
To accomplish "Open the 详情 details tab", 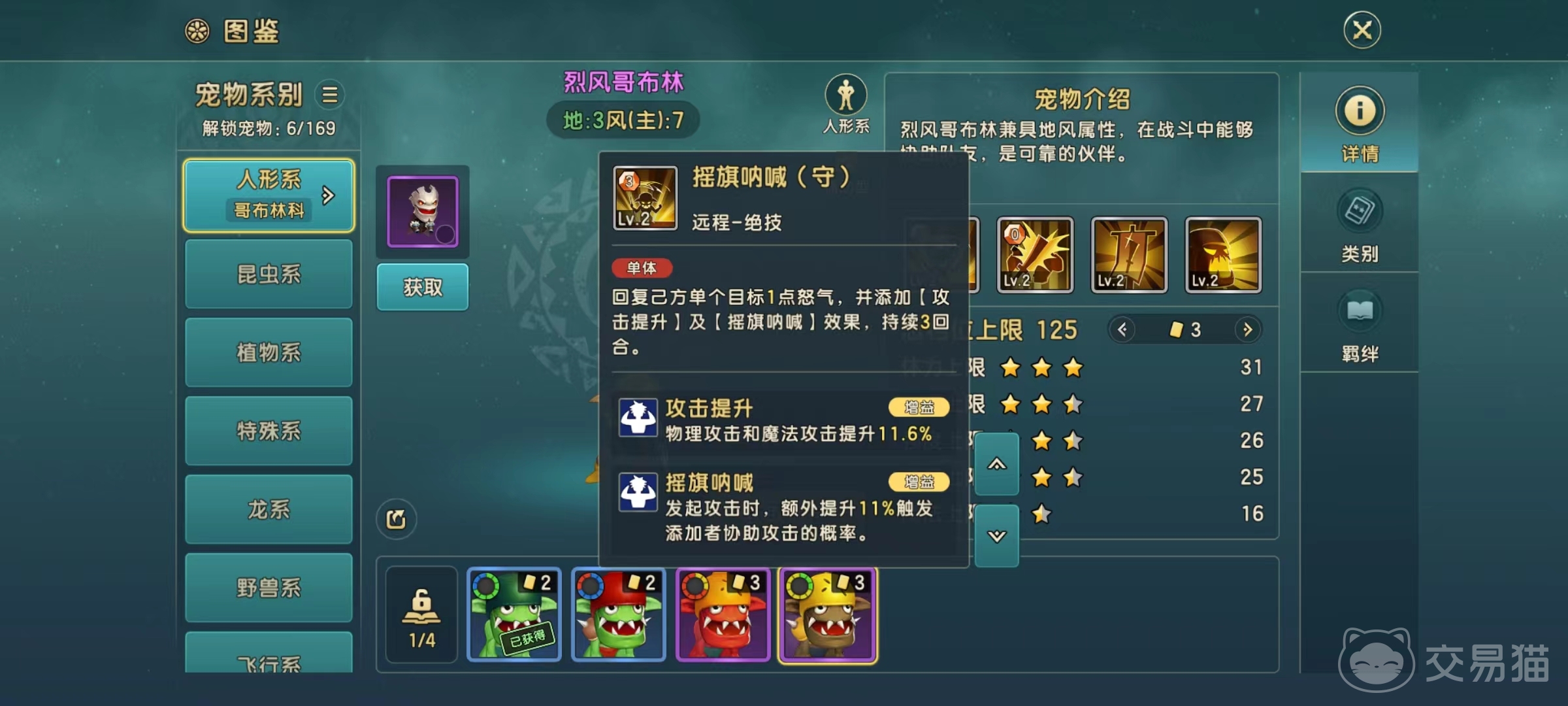I will click(x=1360, y=124).
